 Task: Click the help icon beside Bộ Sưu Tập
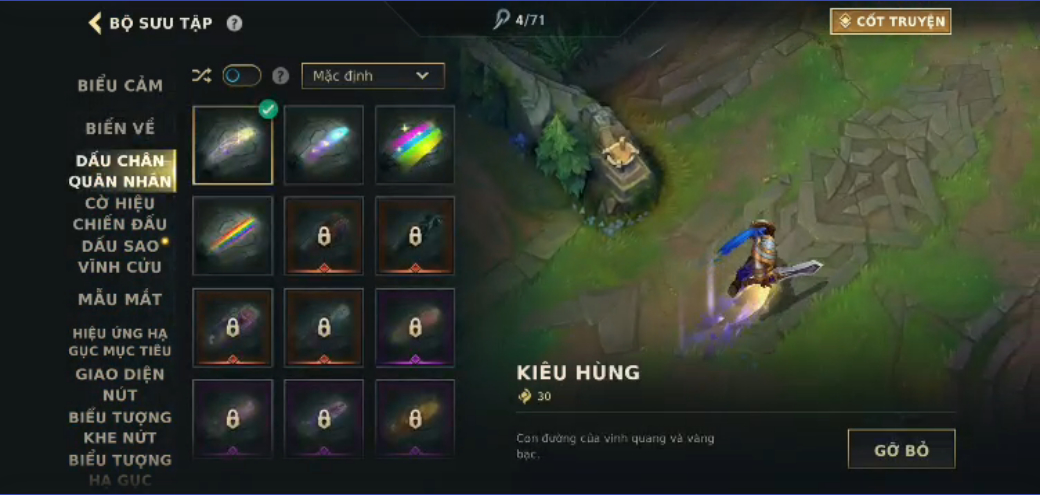[234, 23]
